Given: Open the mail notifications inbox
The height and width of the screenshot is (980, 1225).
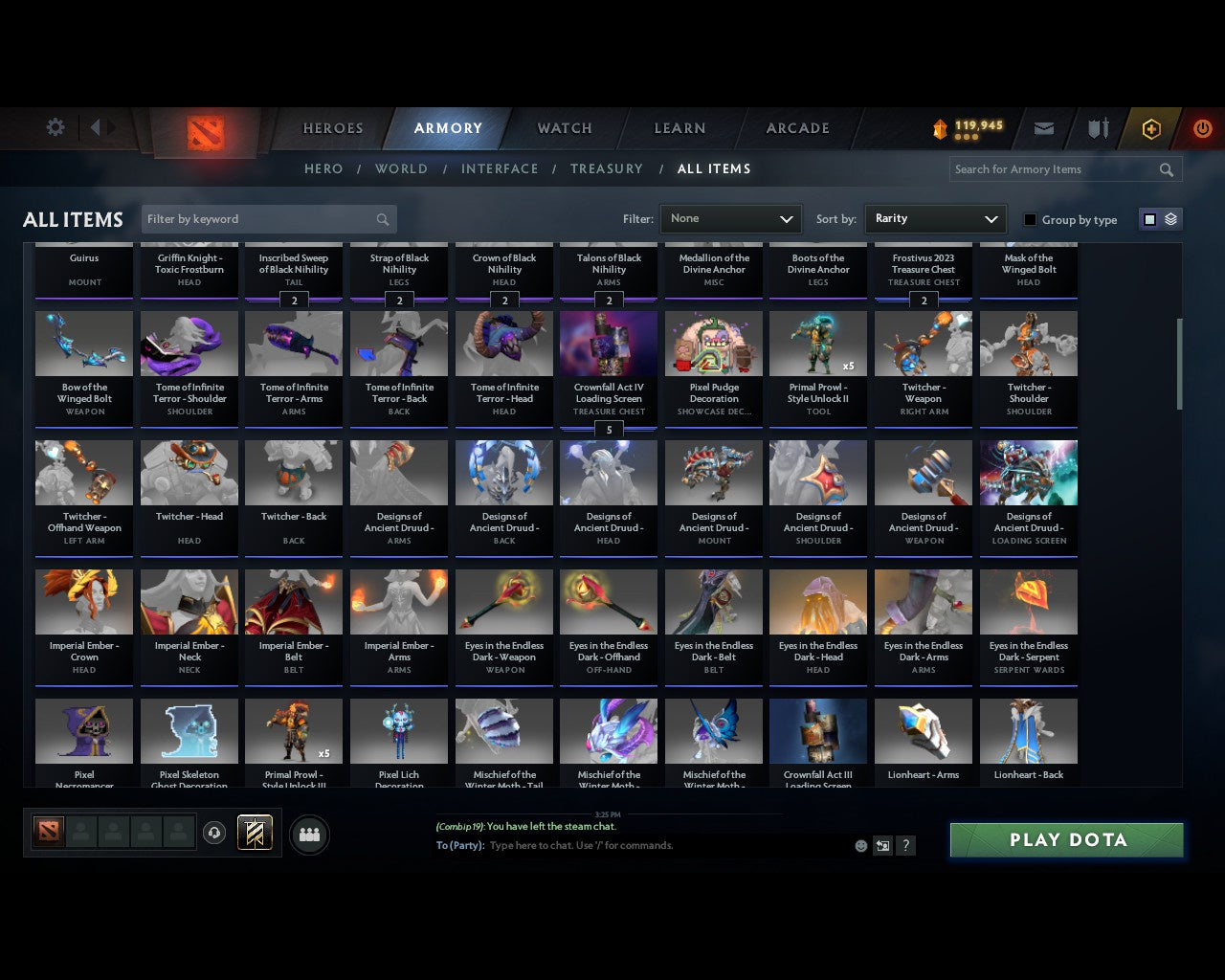Looking at the screenshot, I should click(x=1043, y=128).
